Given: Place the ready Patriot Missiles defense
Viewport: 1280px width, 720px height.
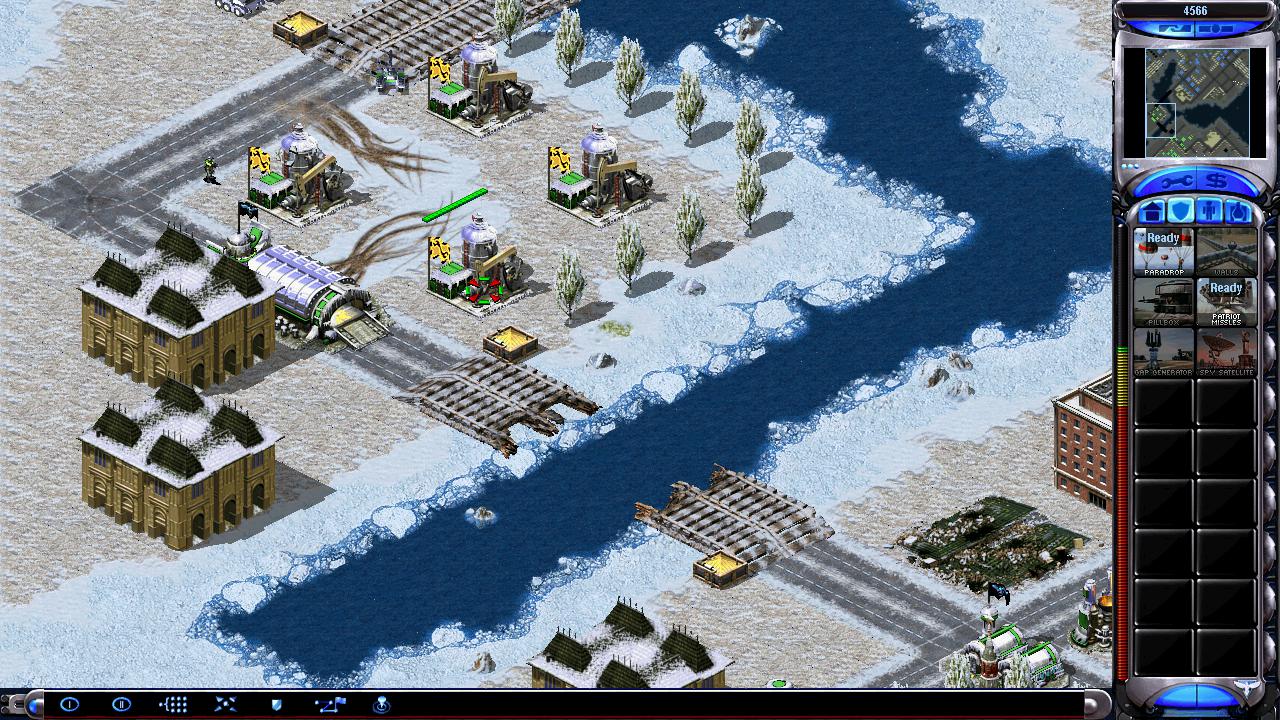Looking at the screenshot, I should [1226, 302].
